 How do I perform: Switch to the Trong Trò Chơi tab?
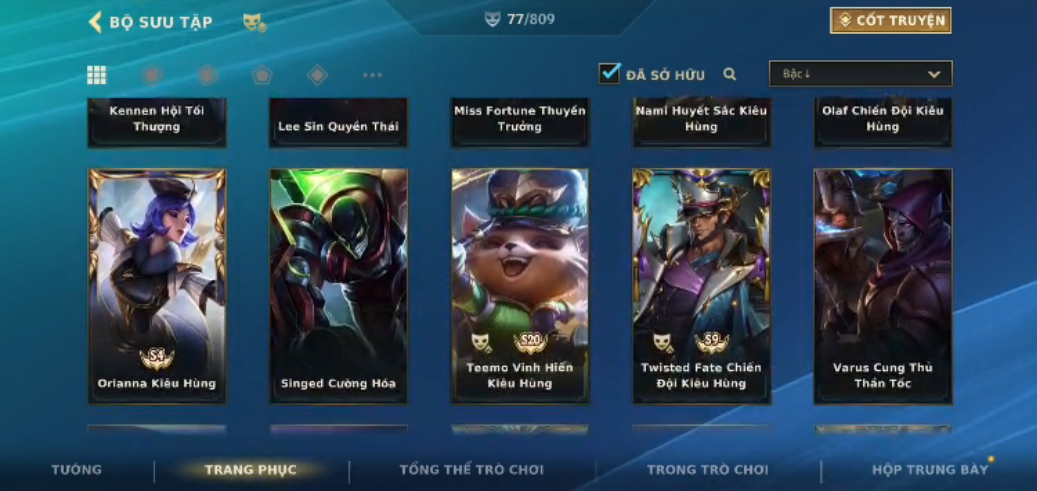(707, 470)
